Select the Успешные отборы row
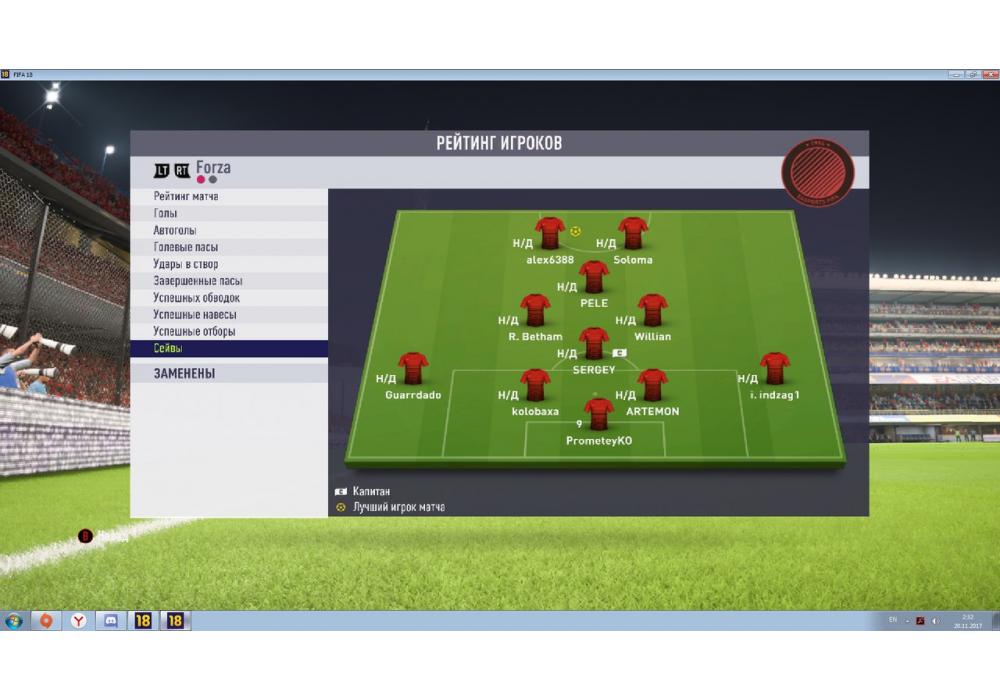This screenshot has width=1000, height=700. [194, 332]
